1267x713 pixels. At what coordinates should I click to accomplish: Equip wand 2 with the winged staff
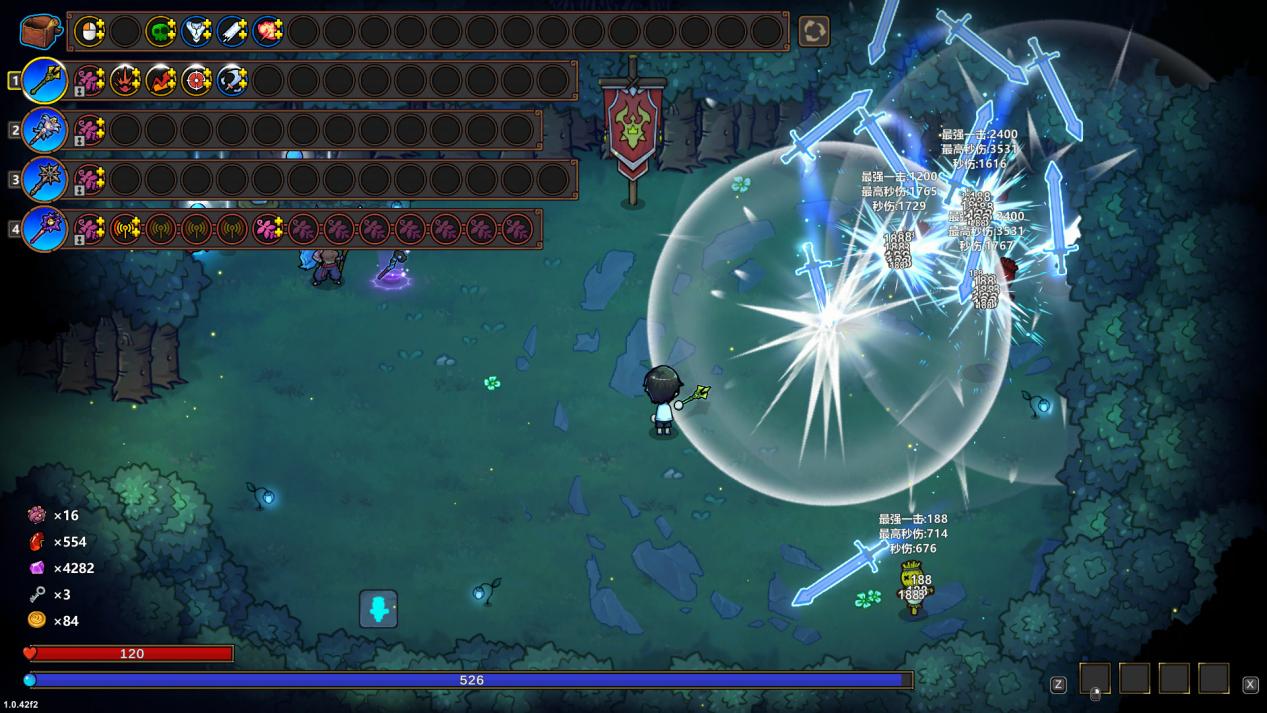[x=45, y=130]
